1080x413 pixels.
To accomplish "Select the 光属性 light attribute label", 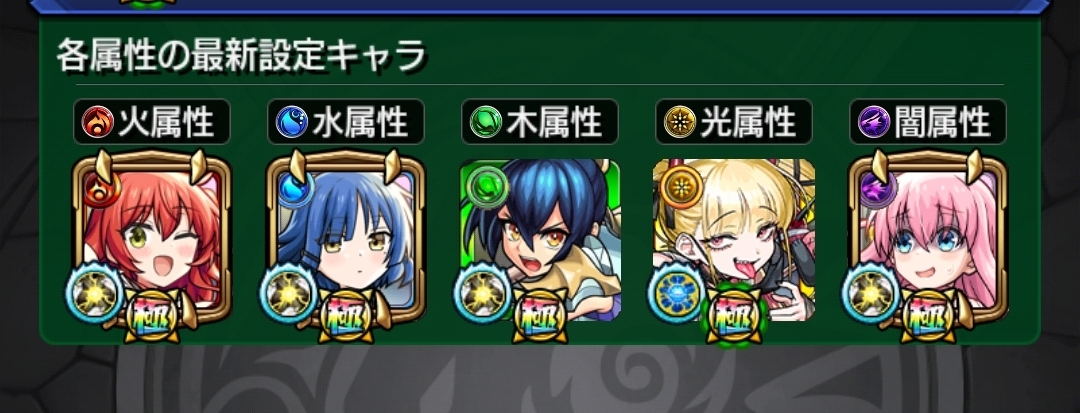I will pyautogui.click(x=734, y=123).
